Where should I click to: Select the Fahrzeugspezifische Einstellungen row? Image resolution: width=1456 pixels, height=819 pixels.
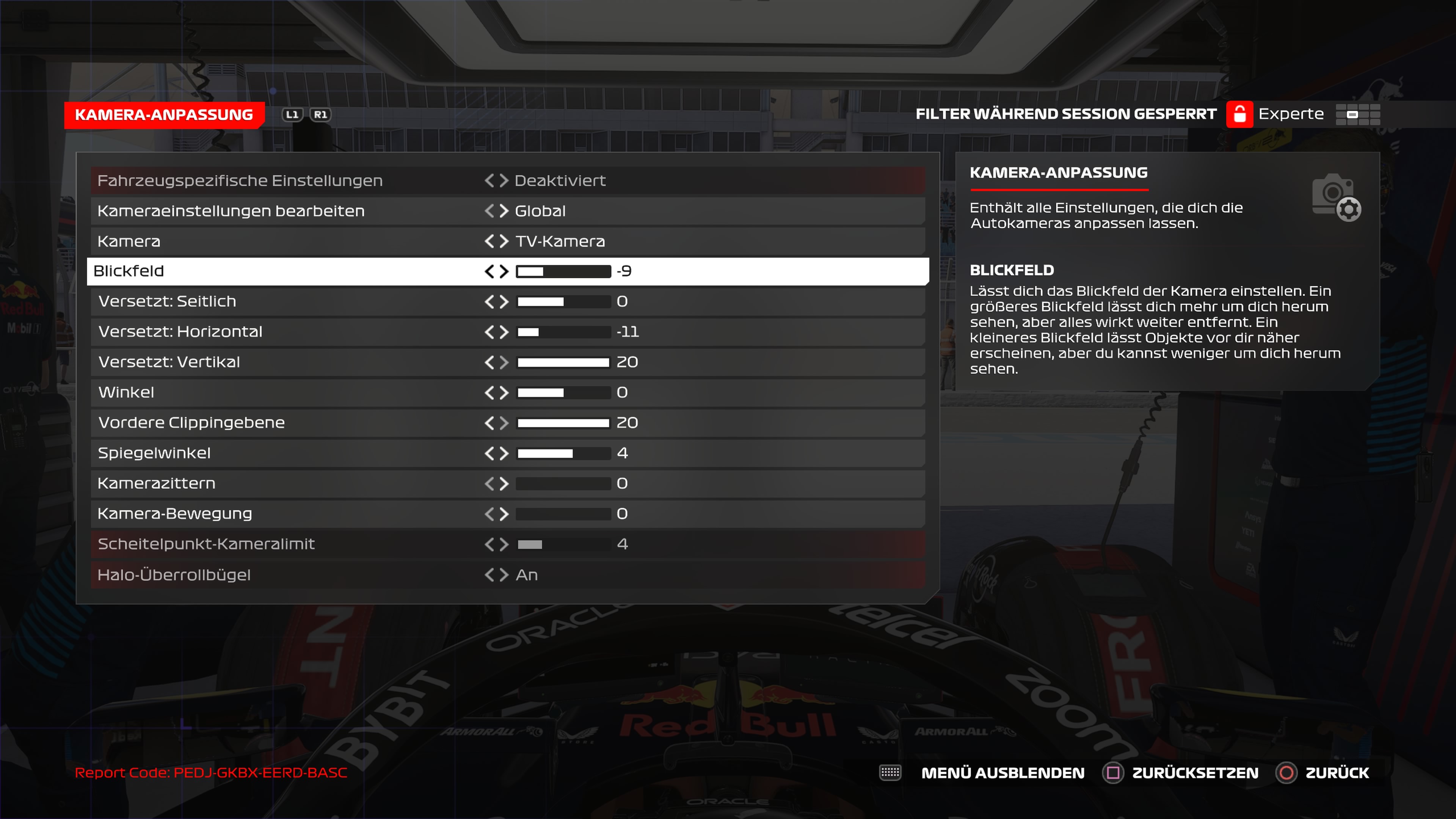[240, 181]
